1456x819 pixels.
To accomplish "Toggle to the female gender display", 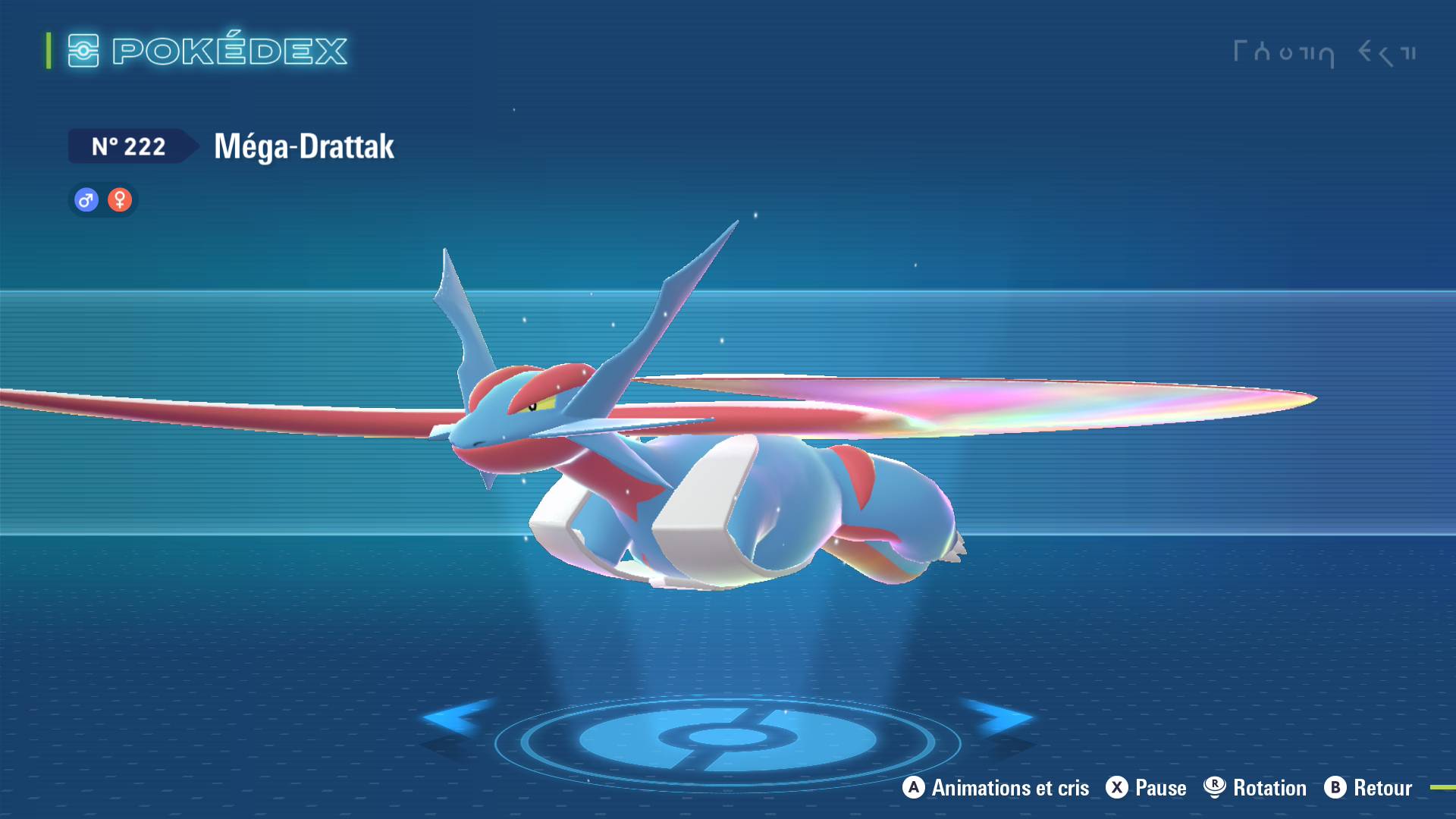I will [x=120, y=199].
